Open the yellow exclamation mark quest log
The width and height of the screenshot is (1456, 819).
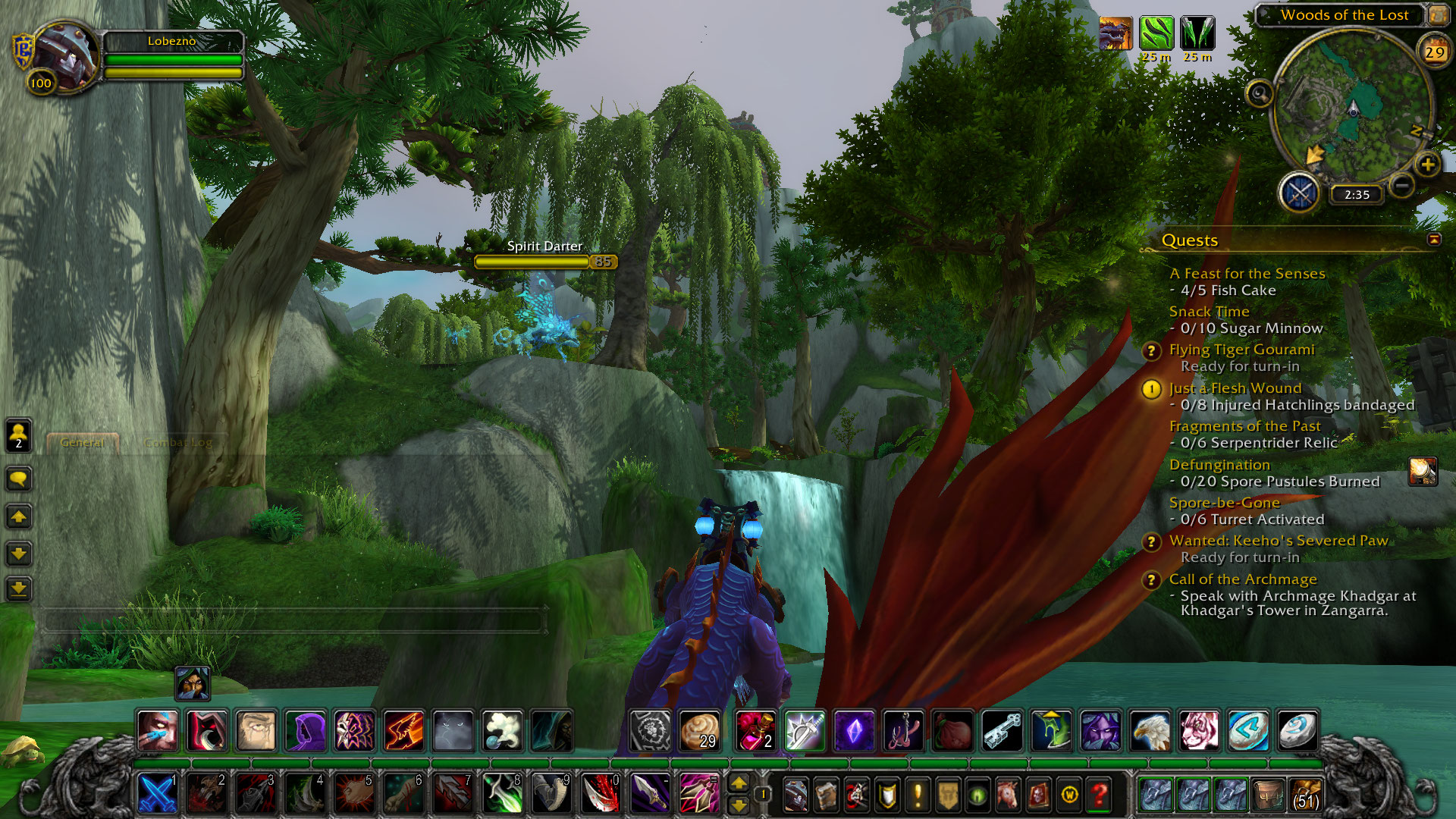coord(918,795)
